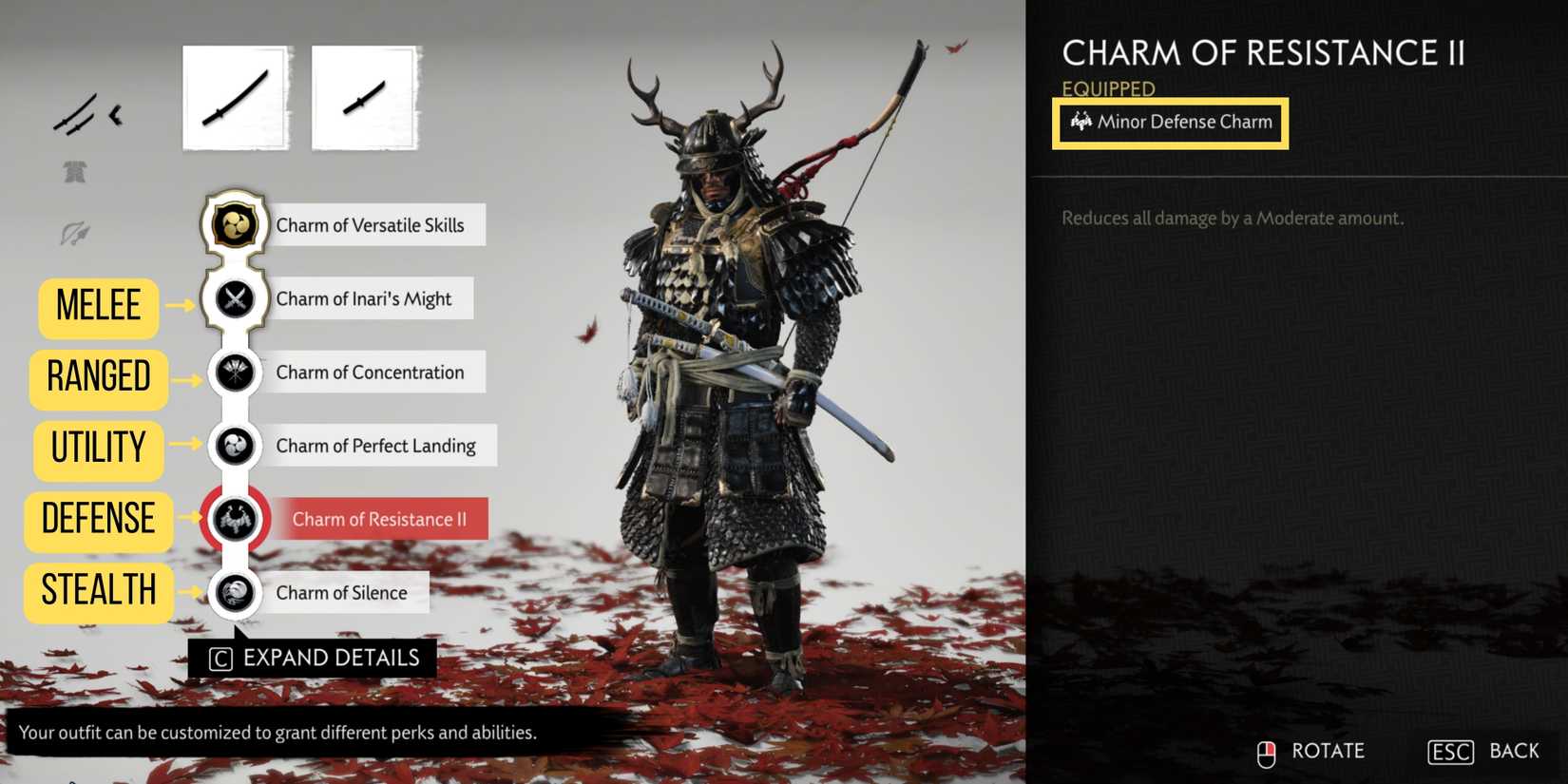
Task: Expand details using the EXPAND DETAILS control
Action: 314,657
